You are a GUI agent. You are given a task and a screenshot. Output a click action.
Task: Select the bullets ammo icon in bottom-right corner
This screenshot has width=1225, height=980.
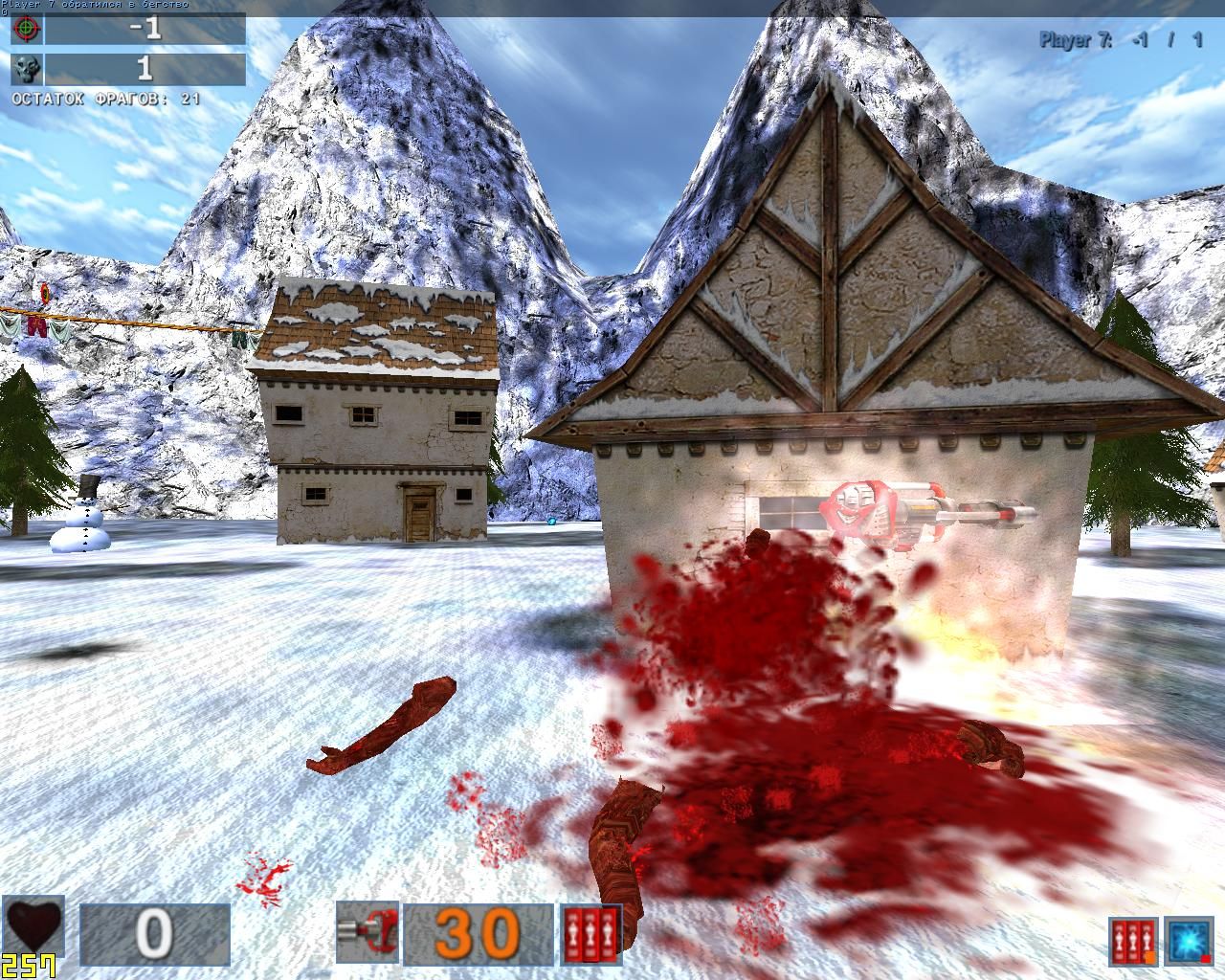[1132, 942]
